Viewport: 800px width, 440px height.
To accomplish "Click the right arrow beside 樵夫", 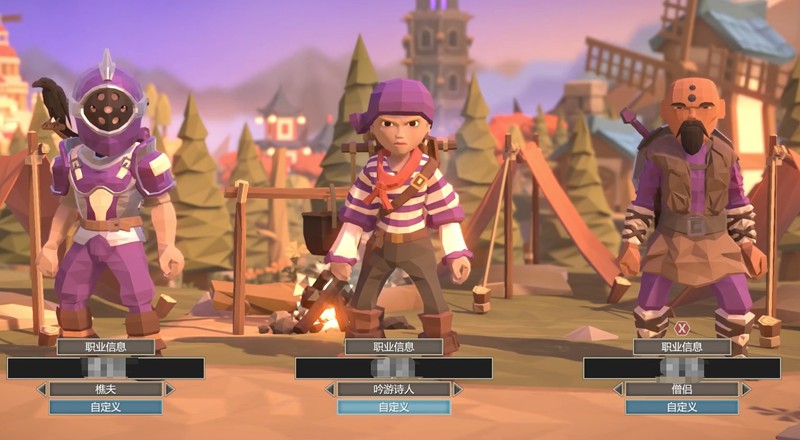I will 169,389.
